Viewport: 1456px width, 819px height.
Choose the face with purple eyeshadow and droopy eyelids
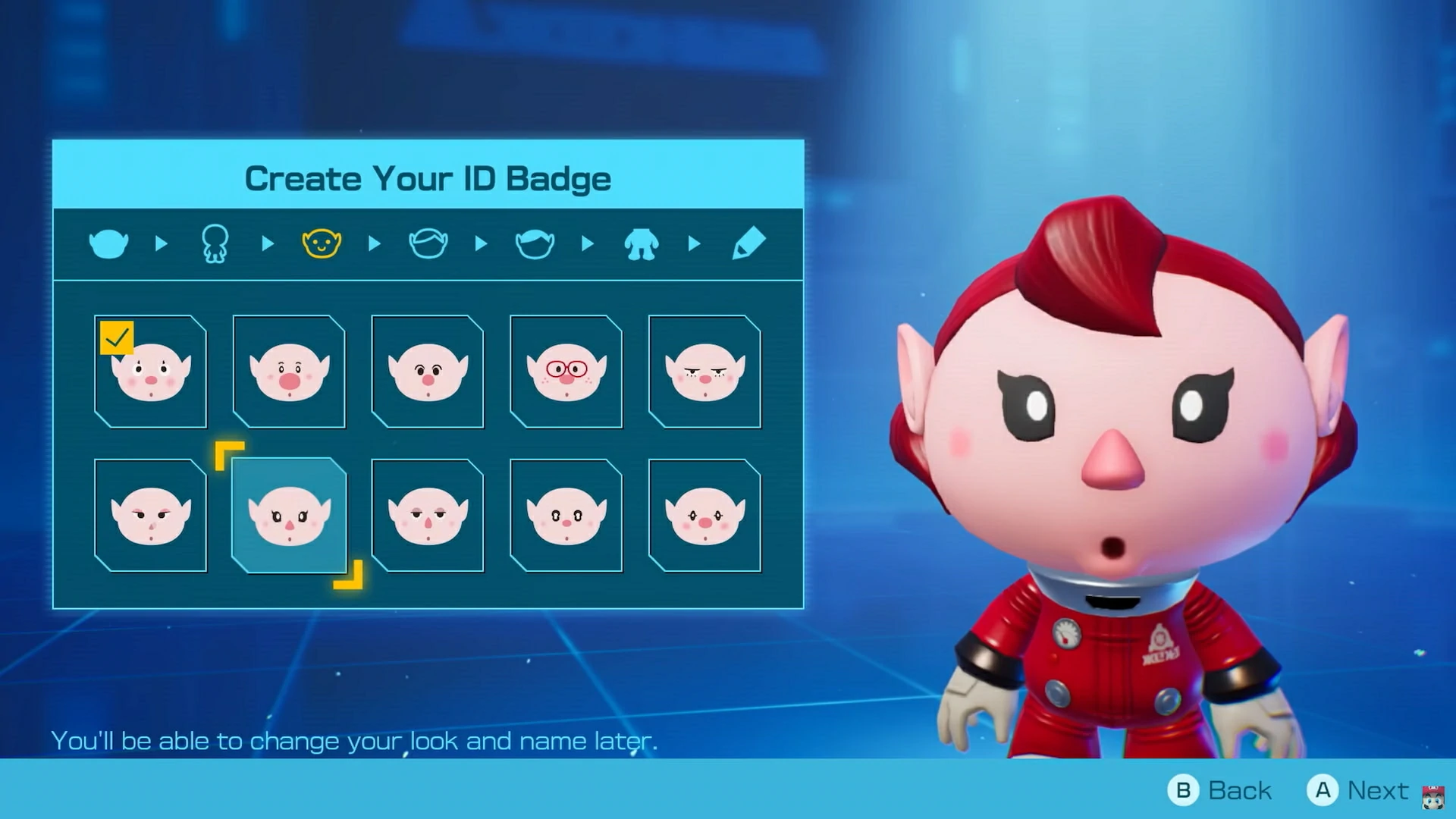pos(428,516)
